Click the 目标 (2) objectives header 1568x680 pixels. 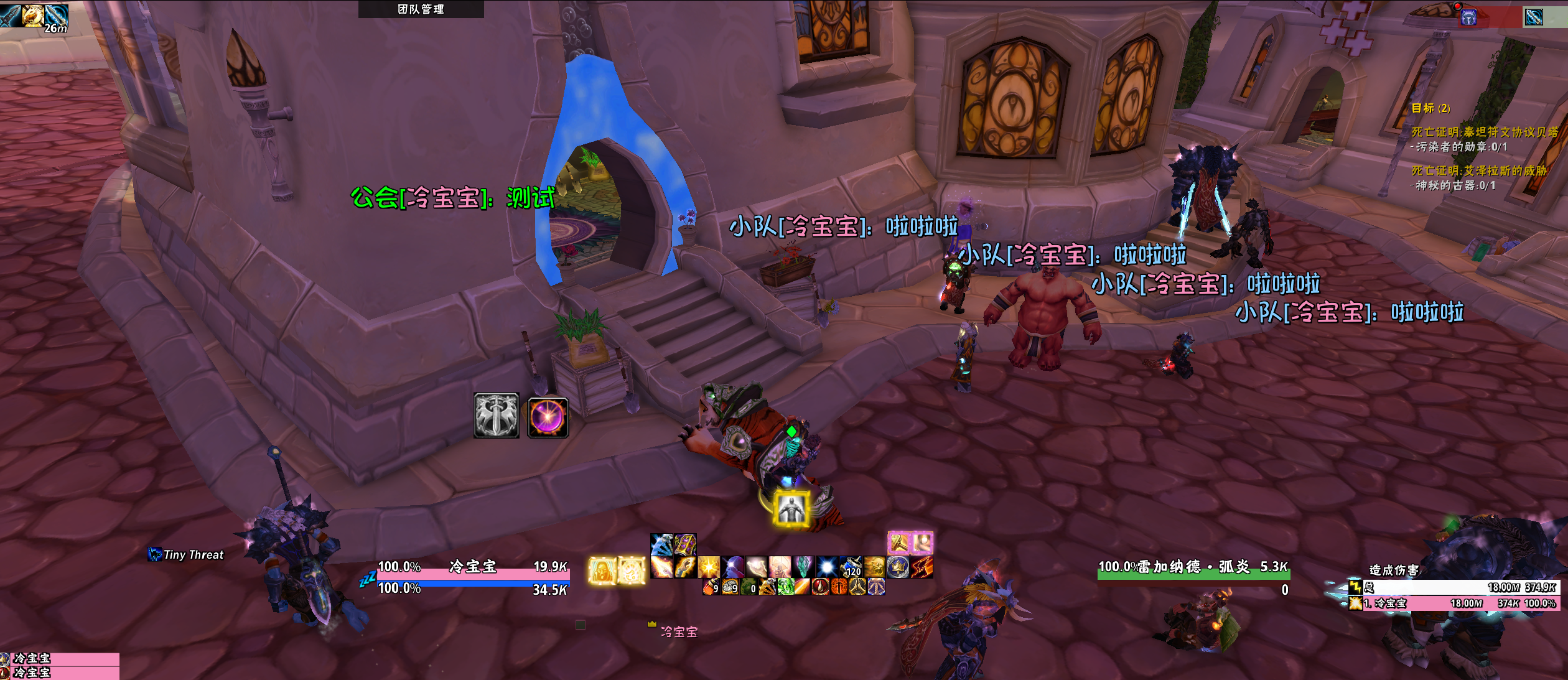click(1430, 108)
